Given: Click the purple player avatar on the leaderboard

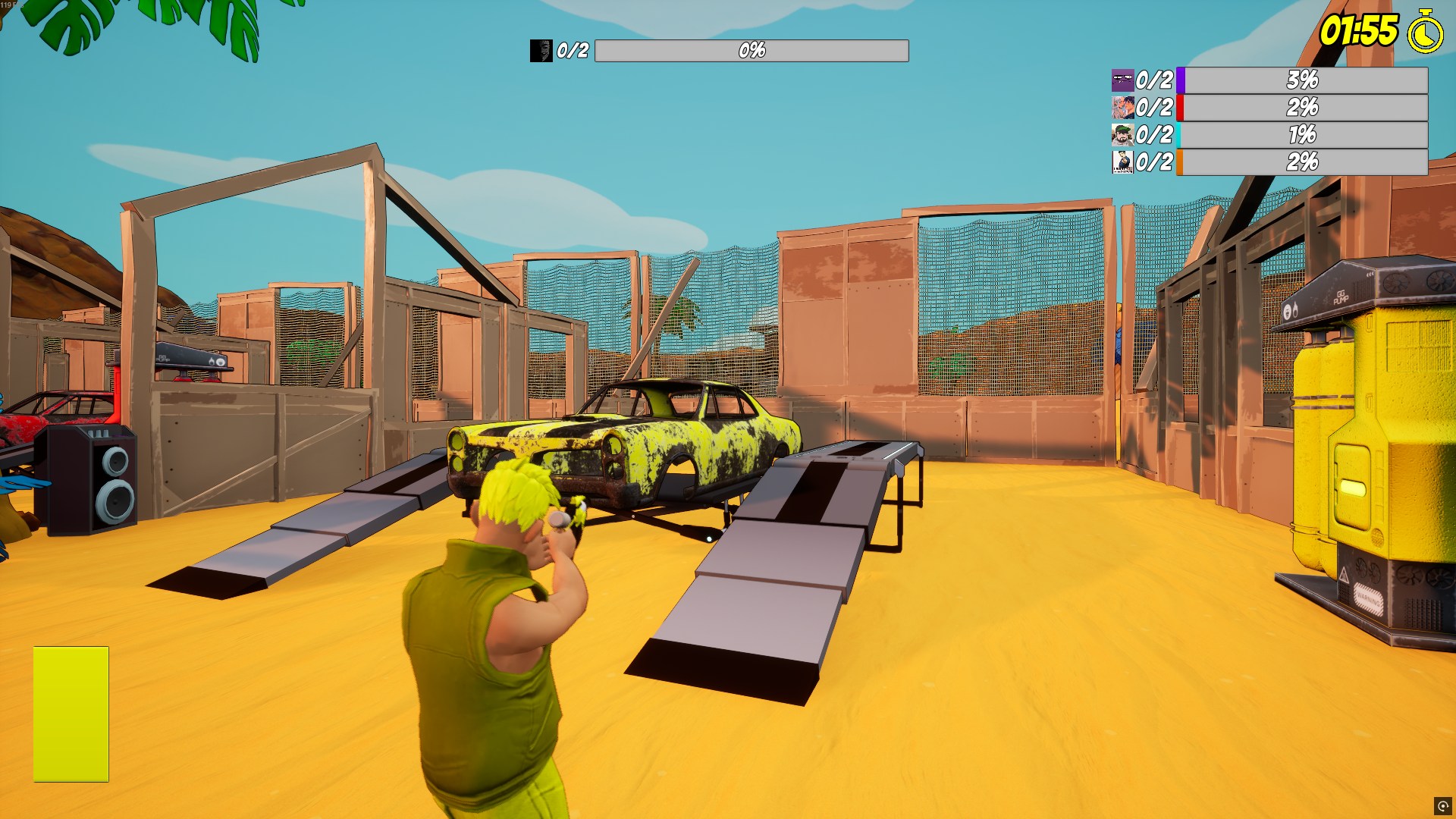Looking at the screenshot, I should click(x=1122, y=79).
